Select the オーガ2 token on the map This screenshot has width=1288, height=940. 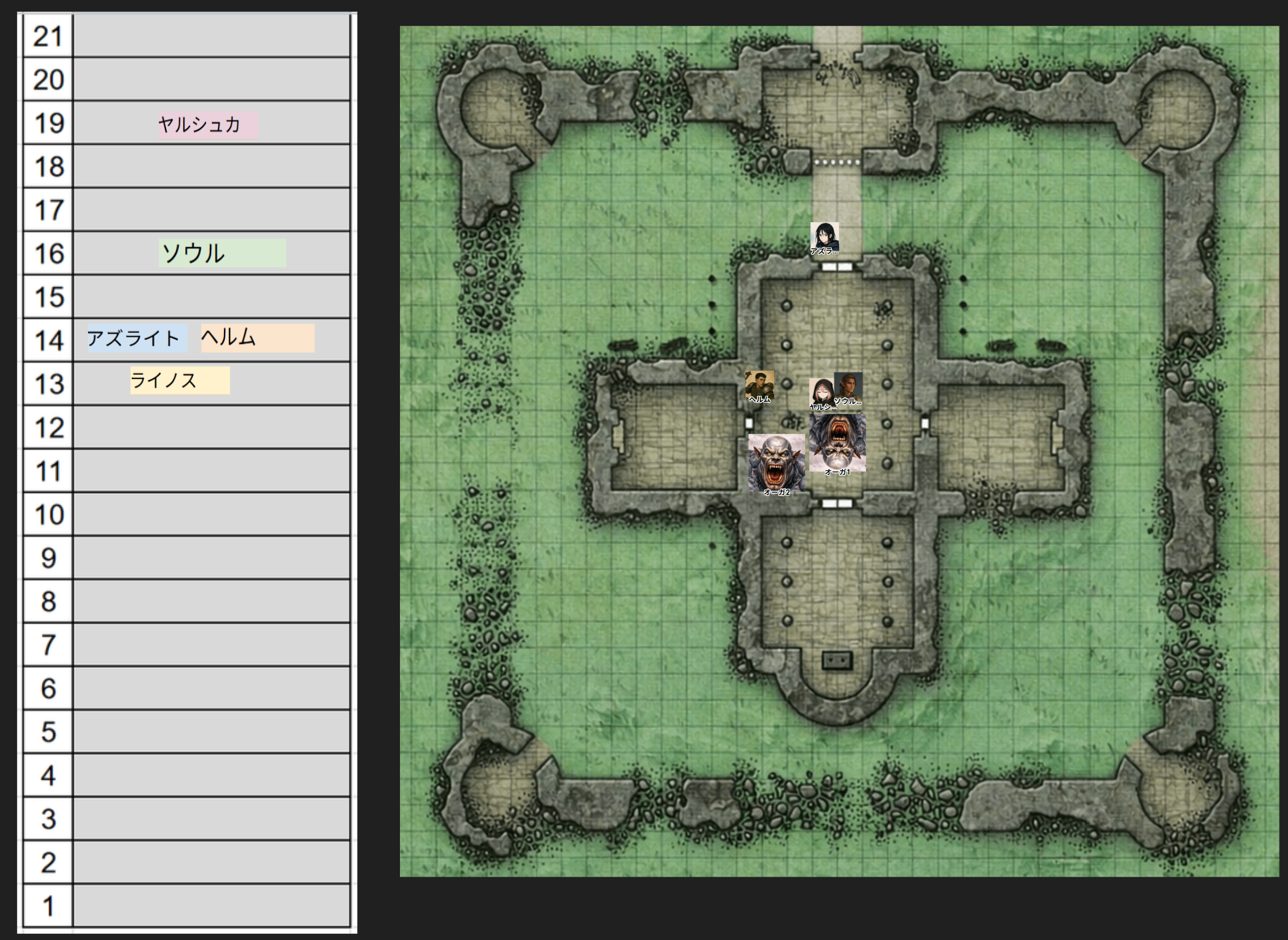[x=776, y=462]
